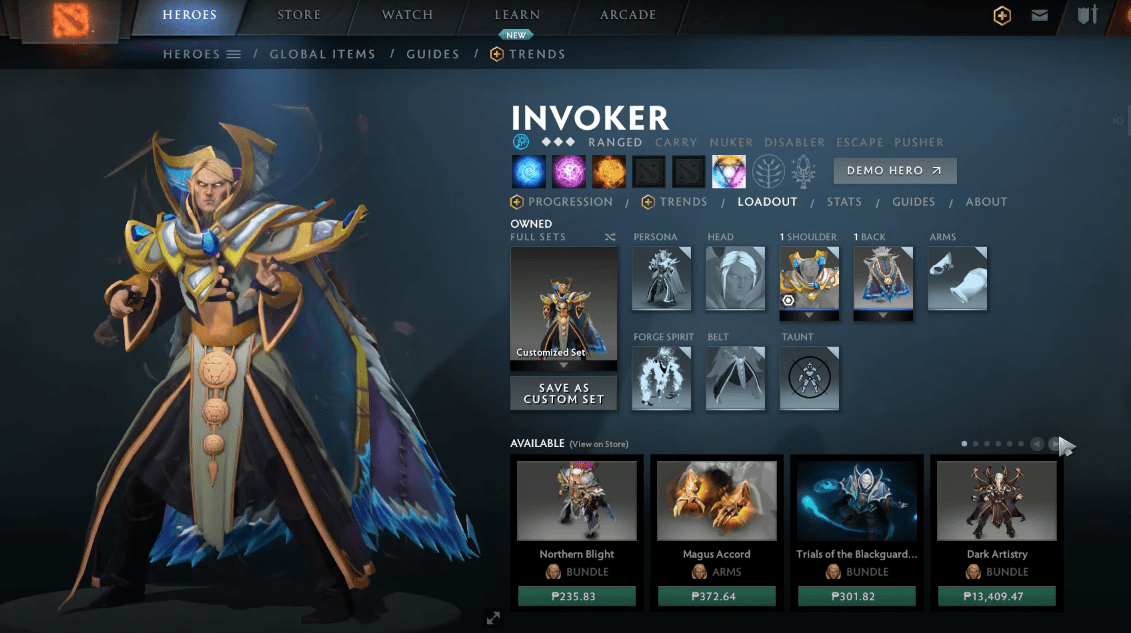The height and width of the screenshot is (633, 1131).
Task: View the About section
Action: [986, 202]
